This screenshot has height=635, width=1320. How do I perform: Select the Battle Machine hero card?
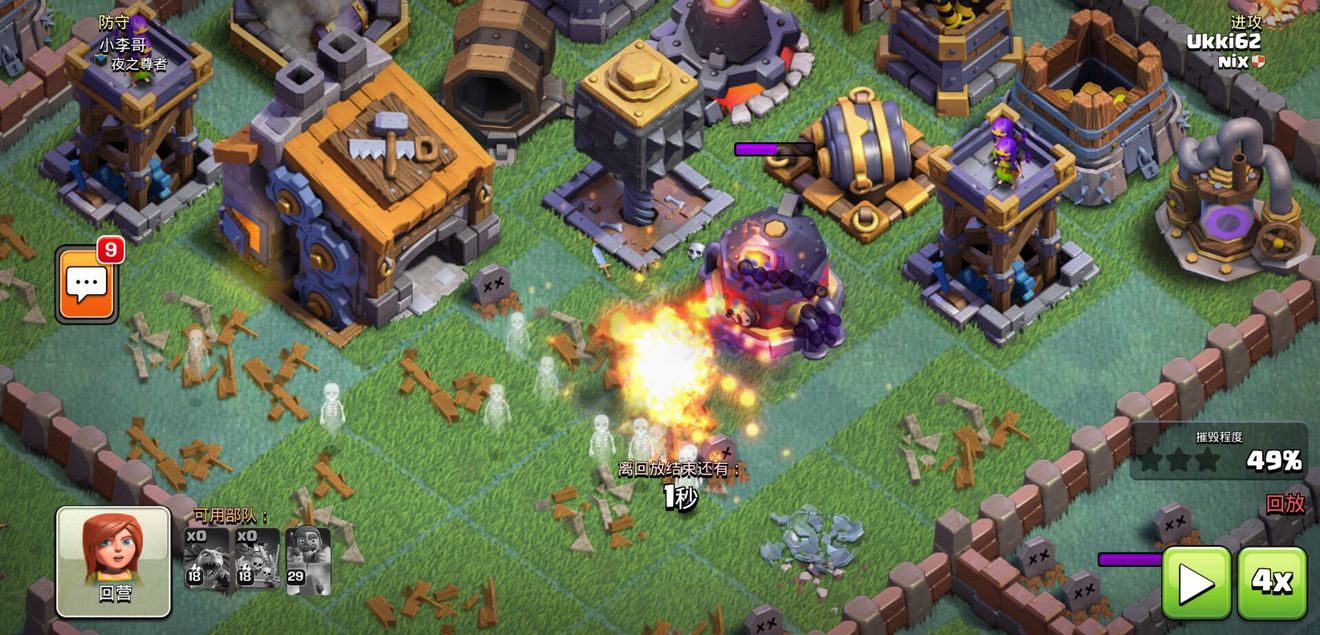tap(308, 560)
